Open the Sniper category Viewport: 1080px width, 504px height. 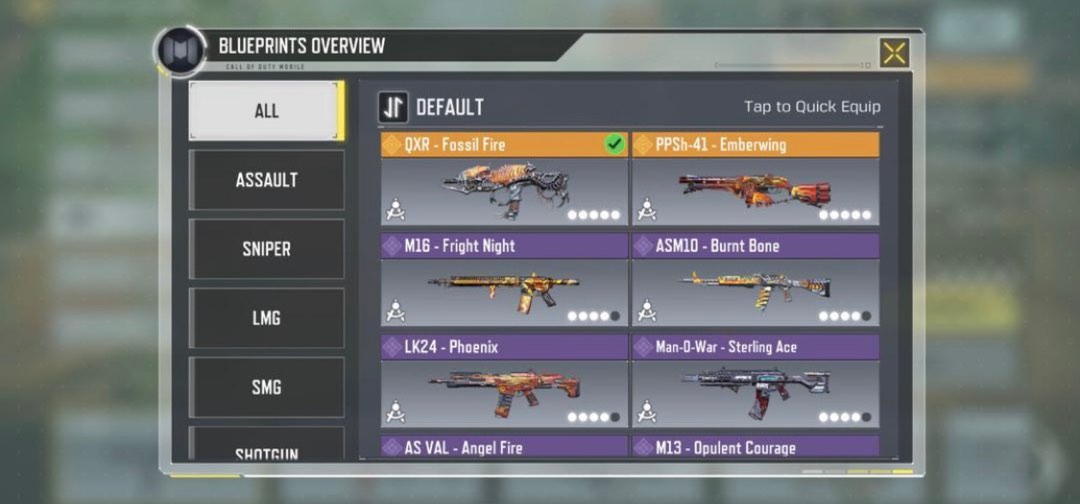[x=266, y=249]
